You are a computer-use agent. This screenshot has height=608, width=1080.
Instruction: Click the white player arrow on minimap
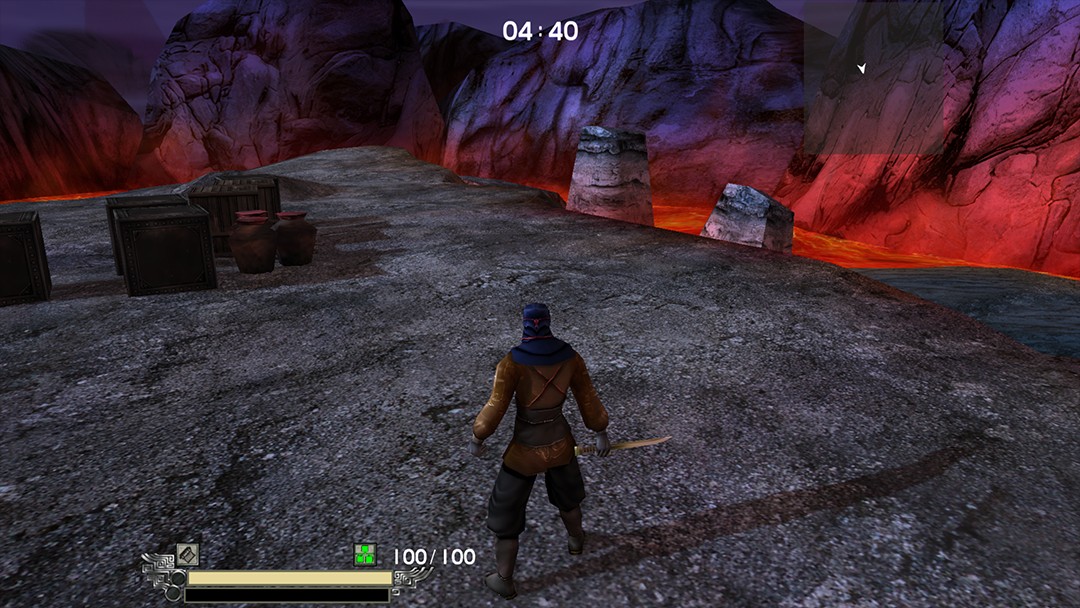point(861,68)
